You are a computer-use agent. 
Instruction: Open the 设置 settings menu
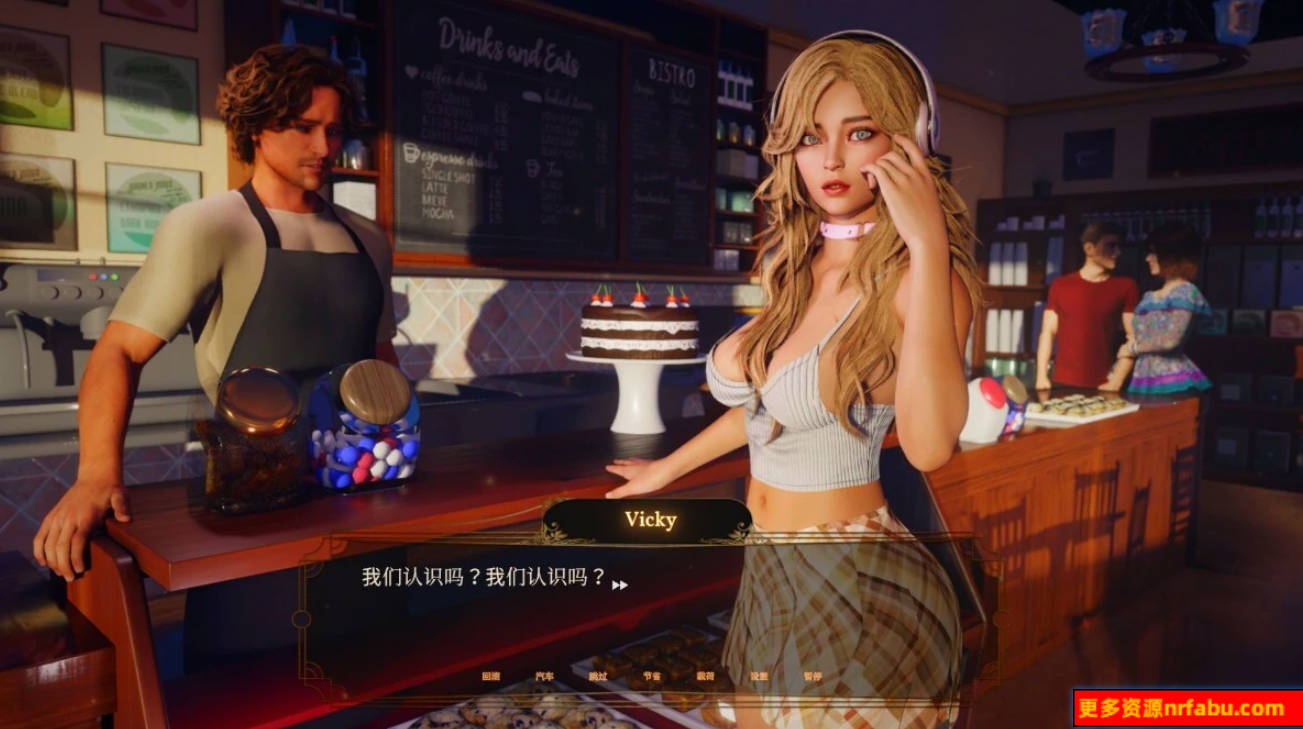(x=760, y=675)
